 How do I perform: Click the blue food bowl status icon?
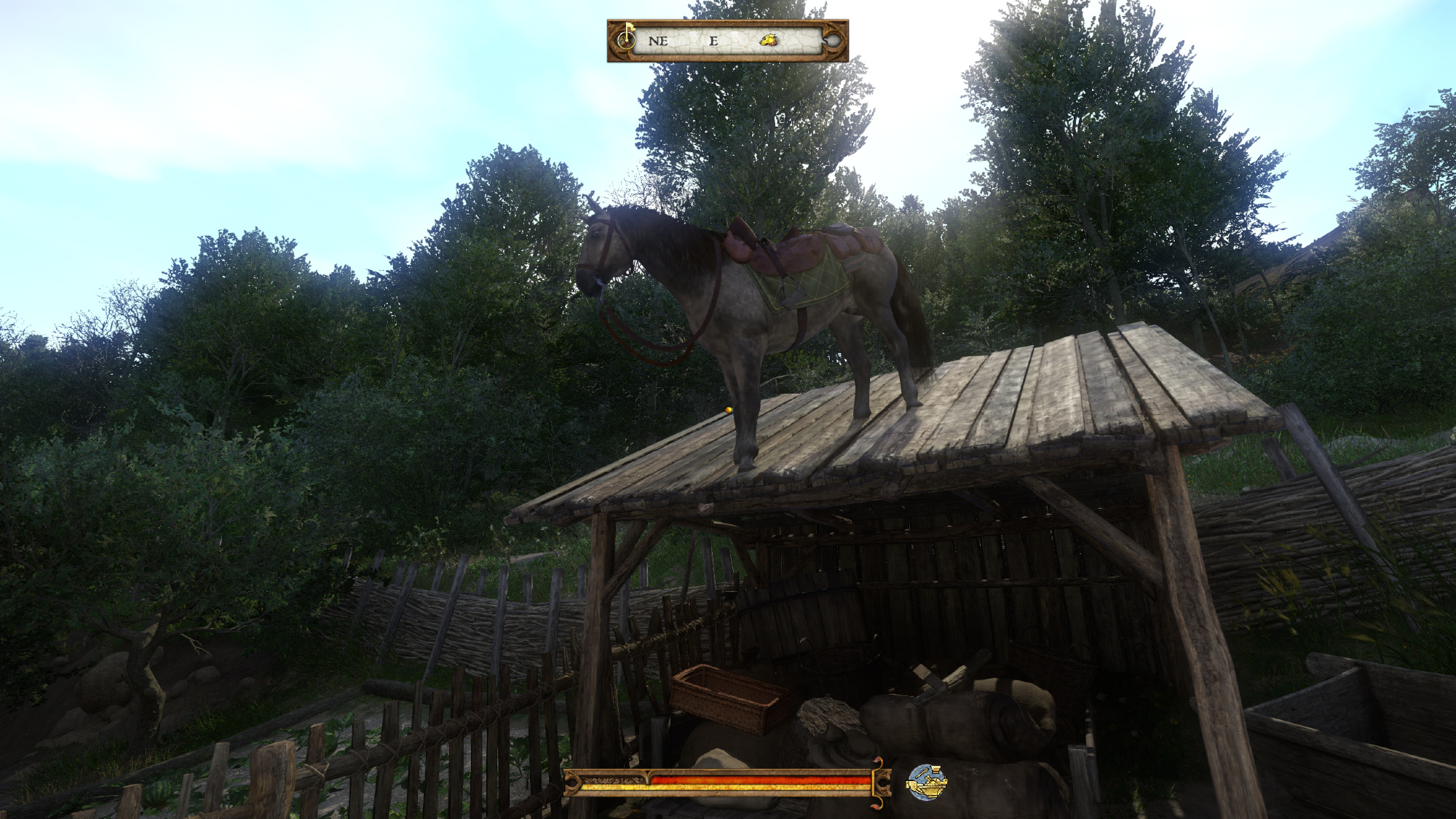(926, 783)
